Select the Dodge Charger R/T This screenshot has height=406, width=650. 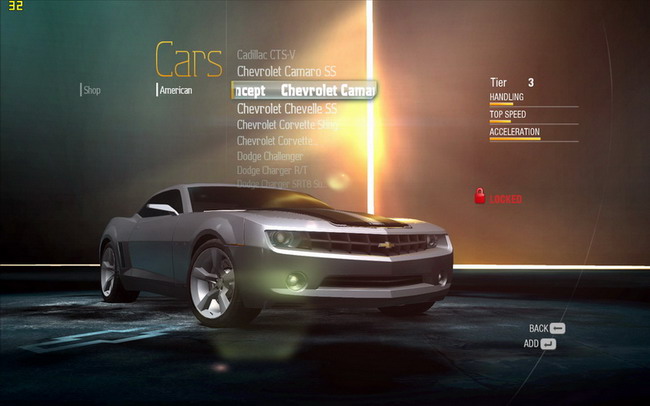272,171
